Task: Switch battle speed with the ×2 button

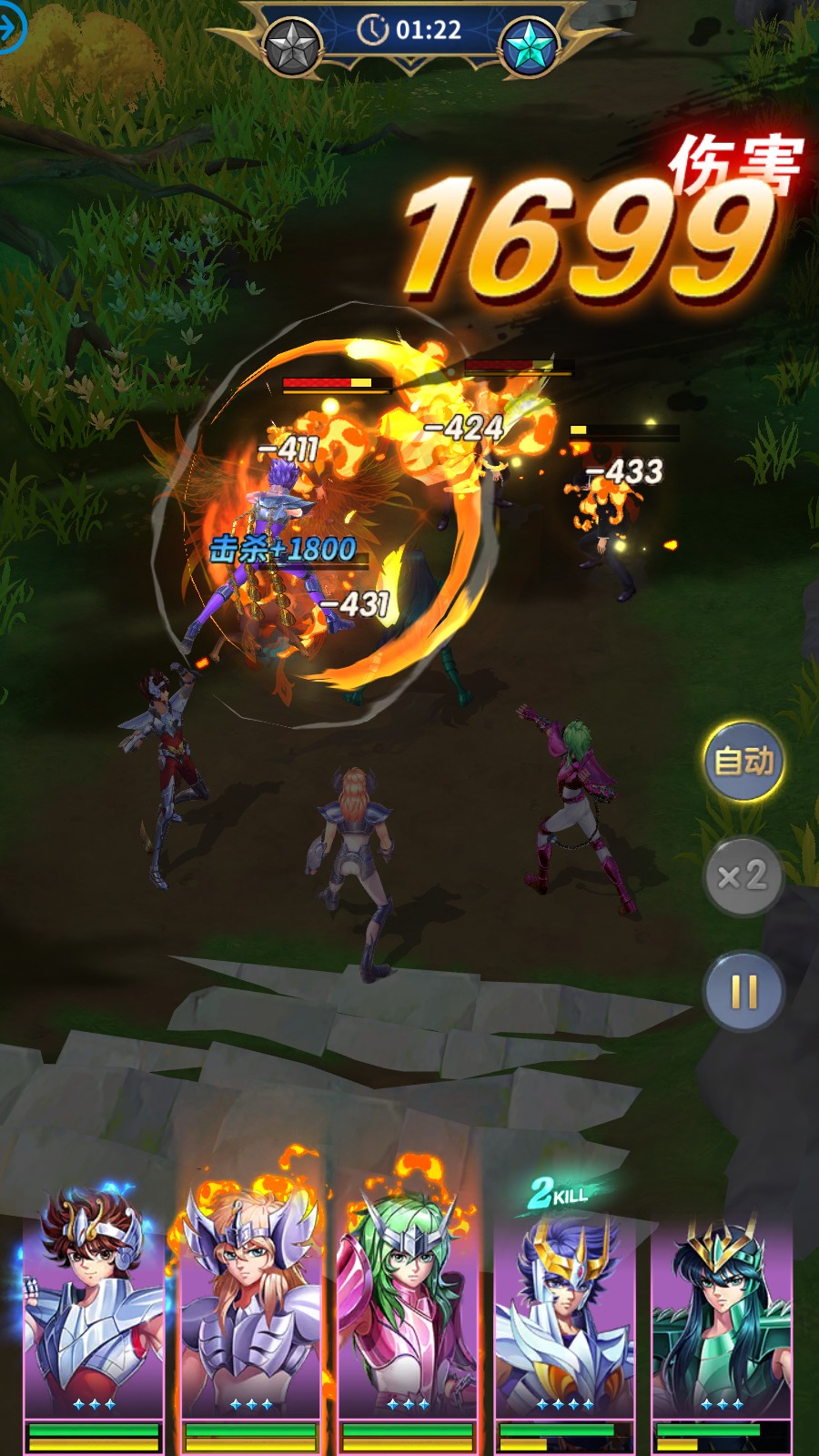Action: [743, 876]
